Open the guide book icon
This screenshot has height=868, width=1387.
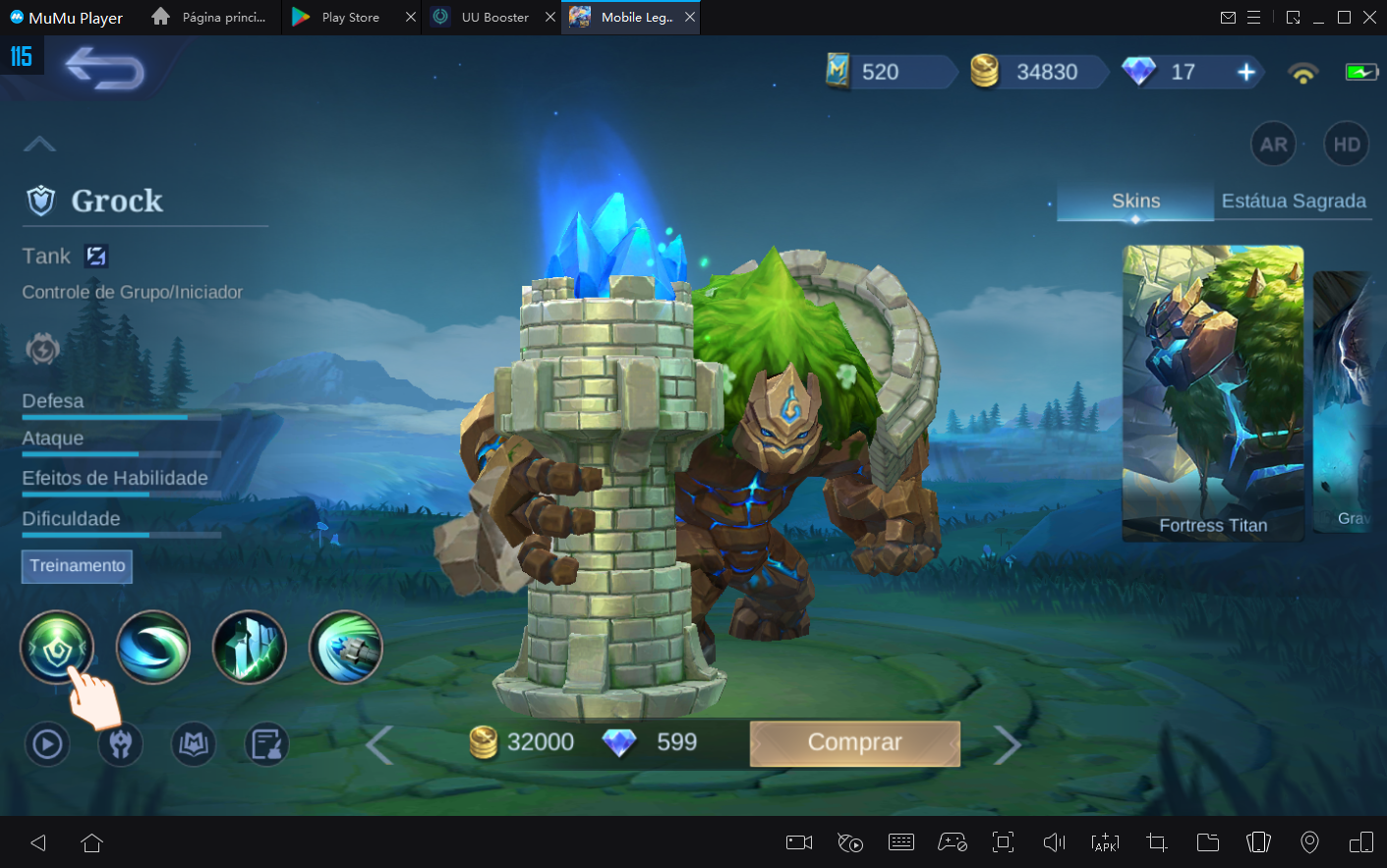coord(193,744)
